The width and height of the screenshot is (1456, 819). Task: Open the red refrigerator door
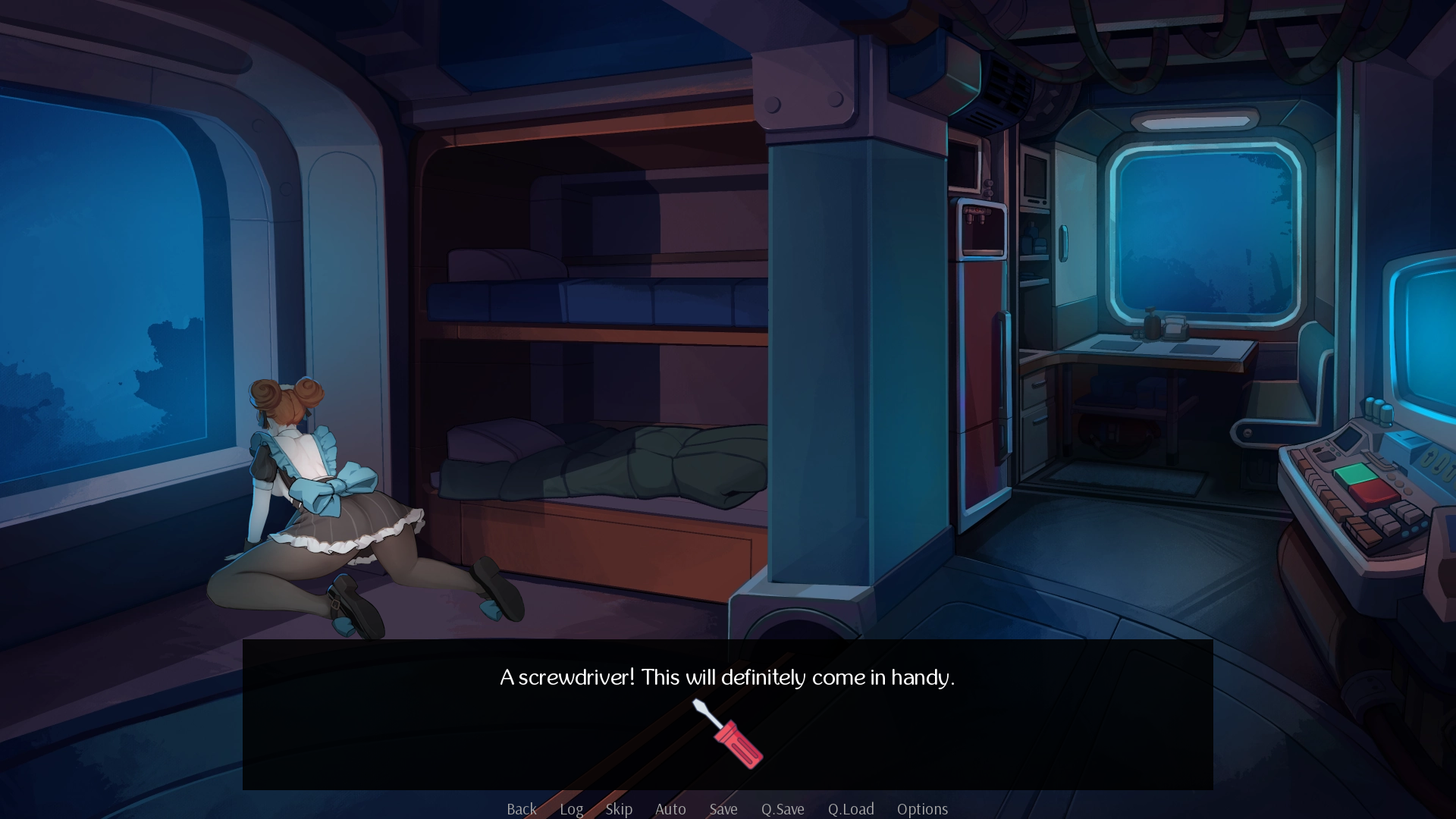[x=984, y=341]
